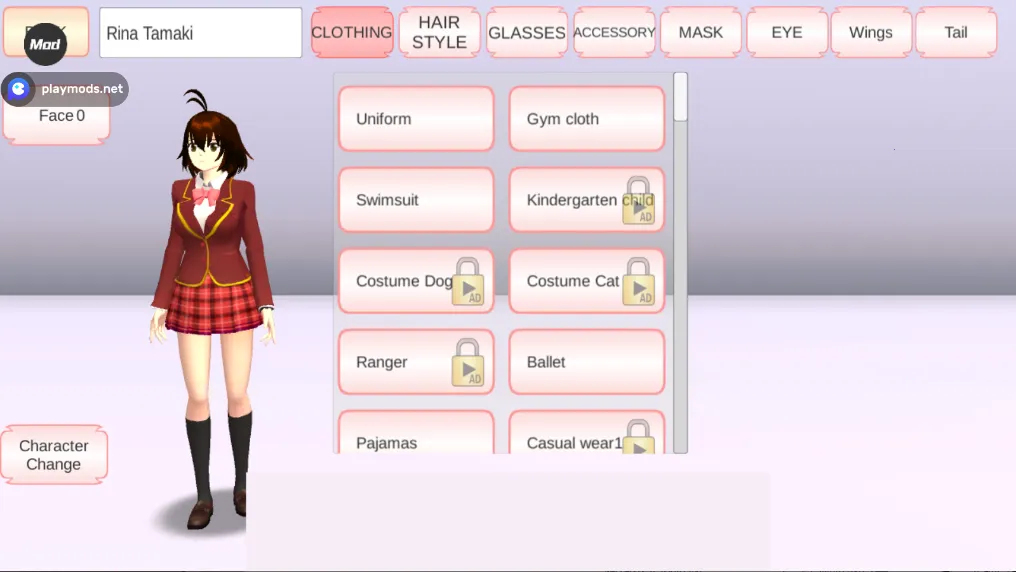
Task: Choose the Gym cloth outfit
Action: point(587,119)
